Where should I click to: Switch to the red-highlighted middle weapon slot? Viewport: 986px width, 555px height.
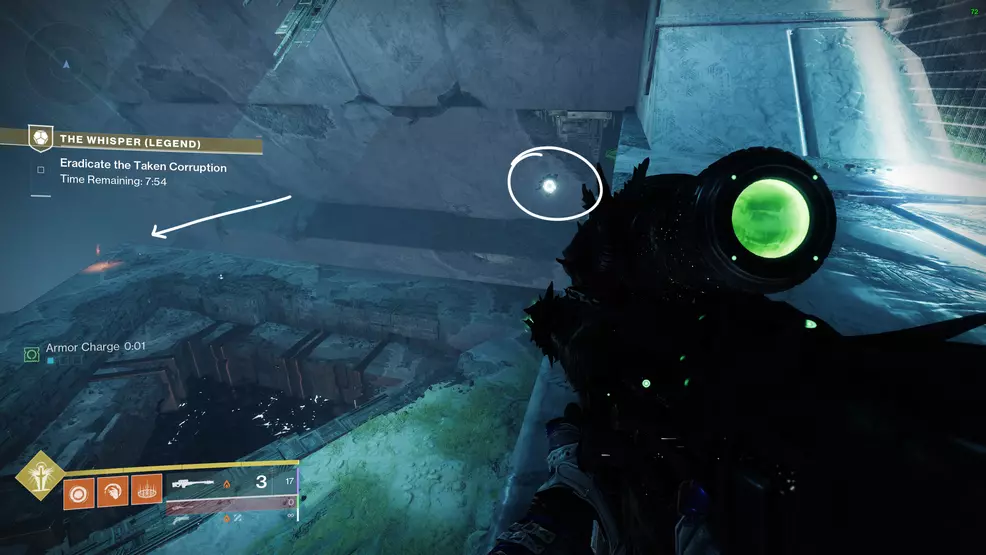(x=232, y=506)
